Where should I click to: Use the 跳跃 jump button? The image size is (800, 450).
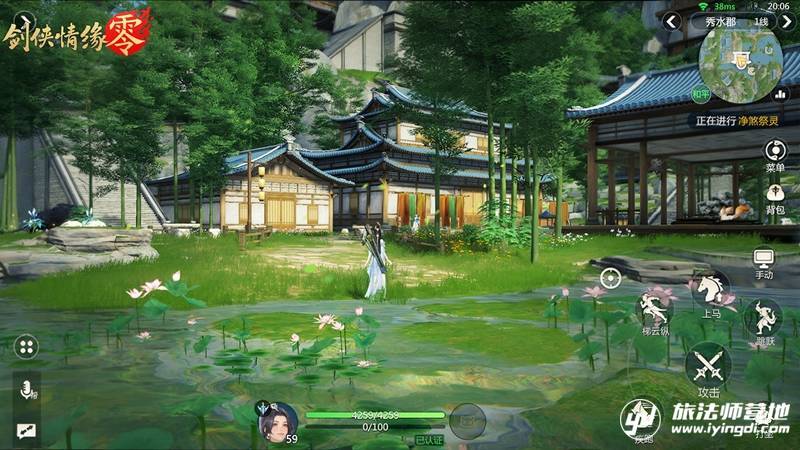764,319
